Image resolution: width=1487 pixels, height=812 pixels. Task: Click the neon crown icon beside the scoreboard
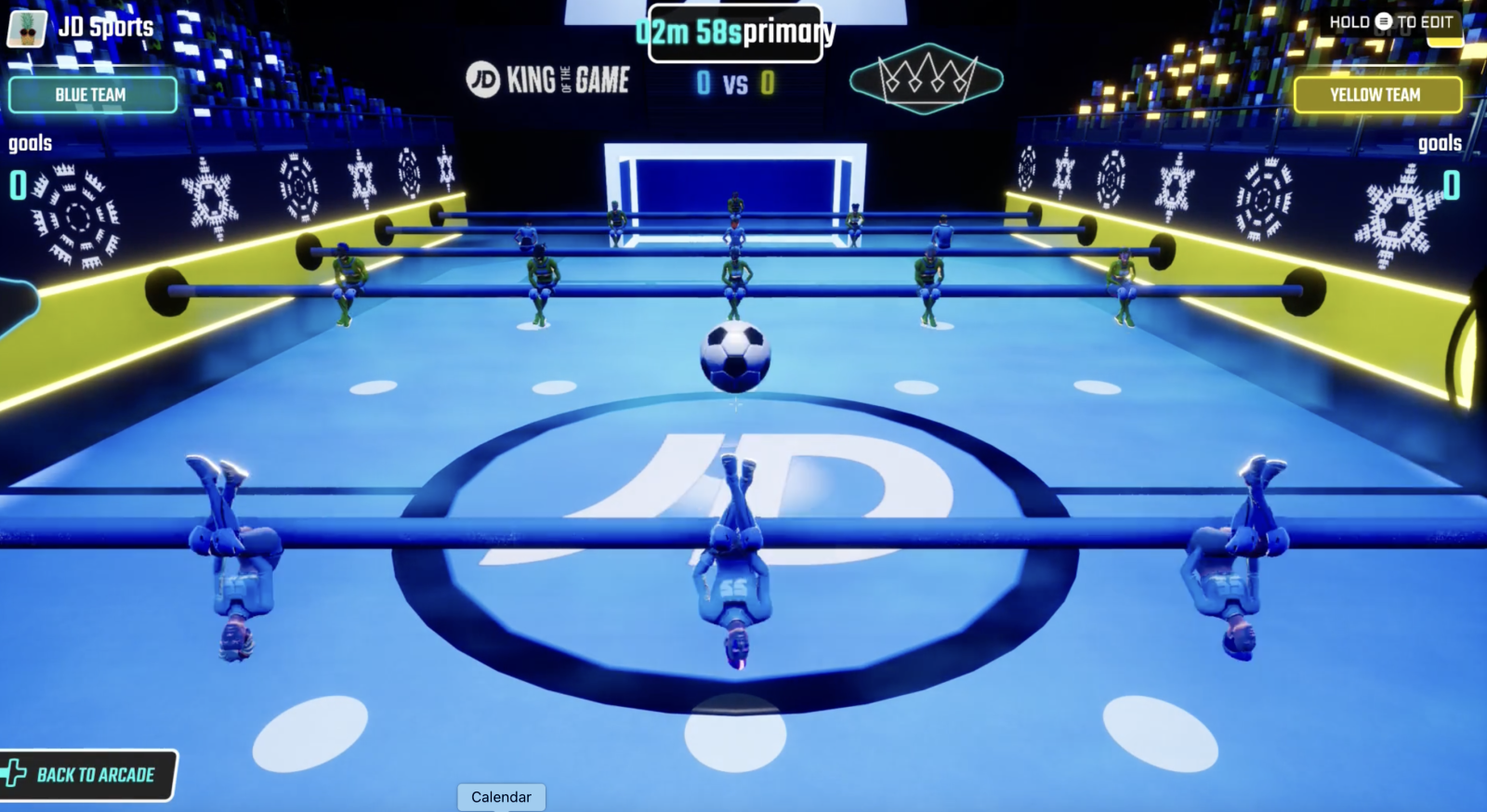point(926,79)
